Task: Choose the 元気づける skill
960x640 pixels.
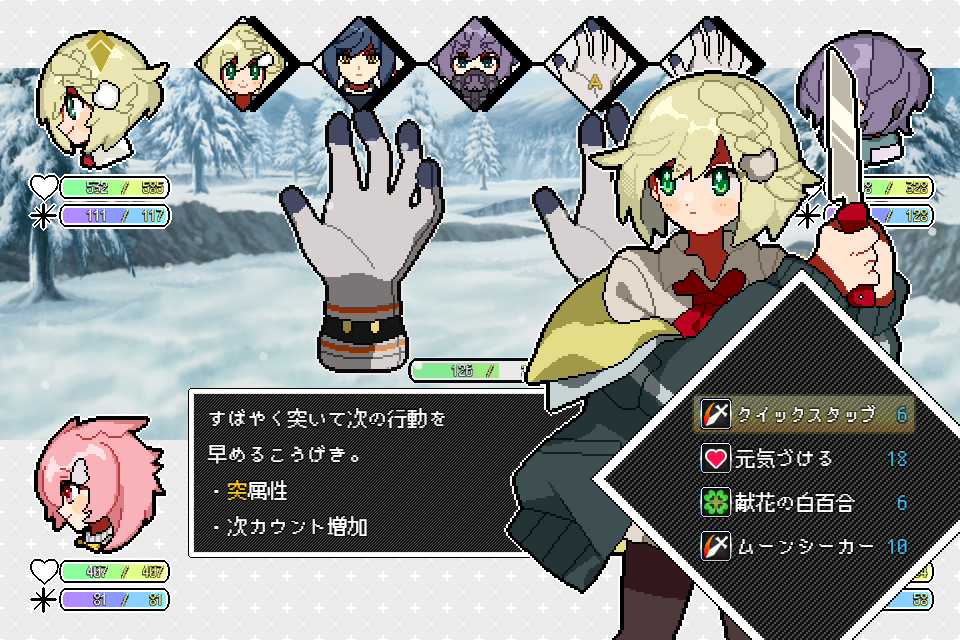Action: (x=803, y=459)
